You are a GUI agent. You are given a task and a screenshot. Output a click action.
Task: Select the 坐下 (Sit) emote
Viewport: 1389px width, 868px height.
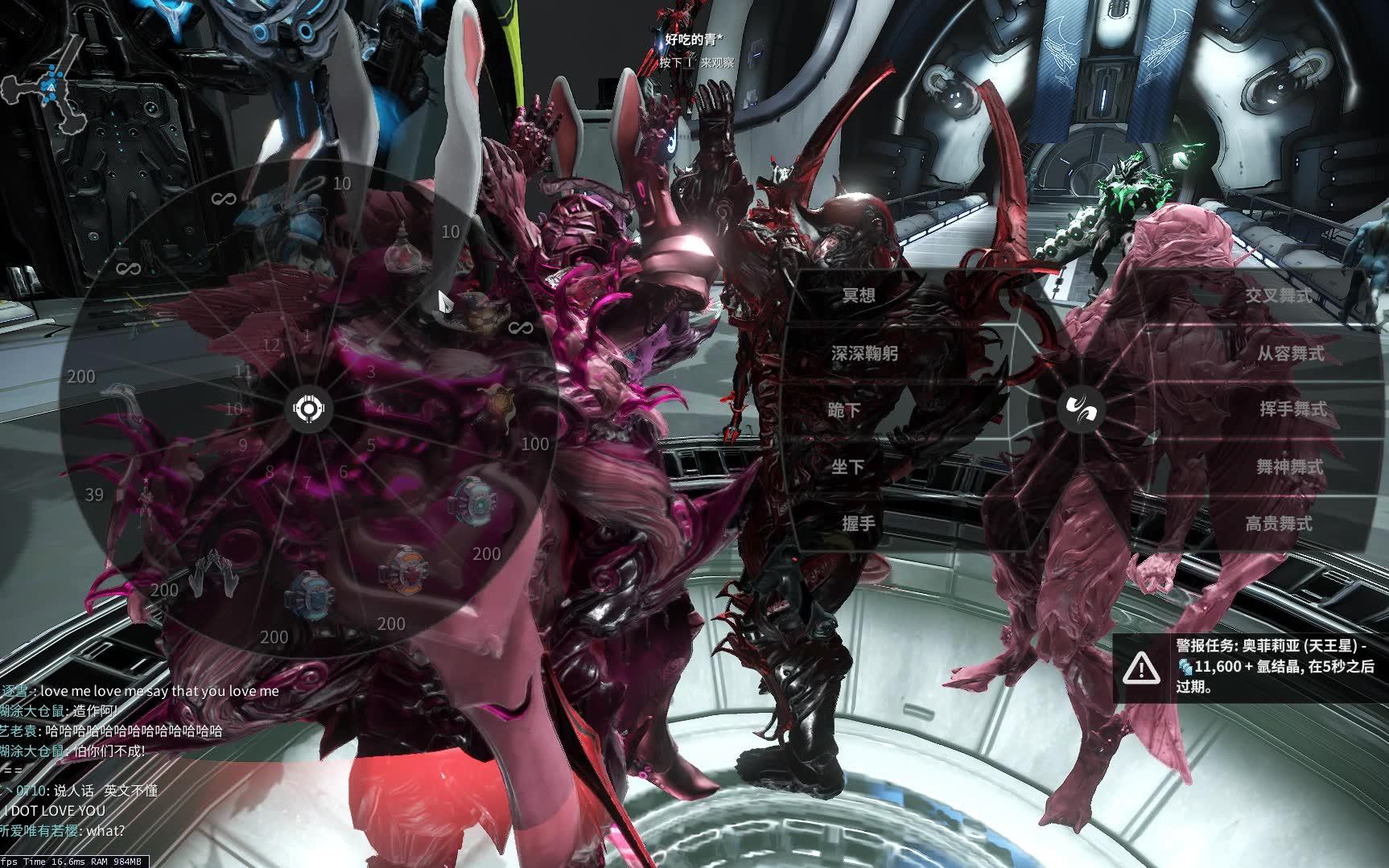(847, 467)
